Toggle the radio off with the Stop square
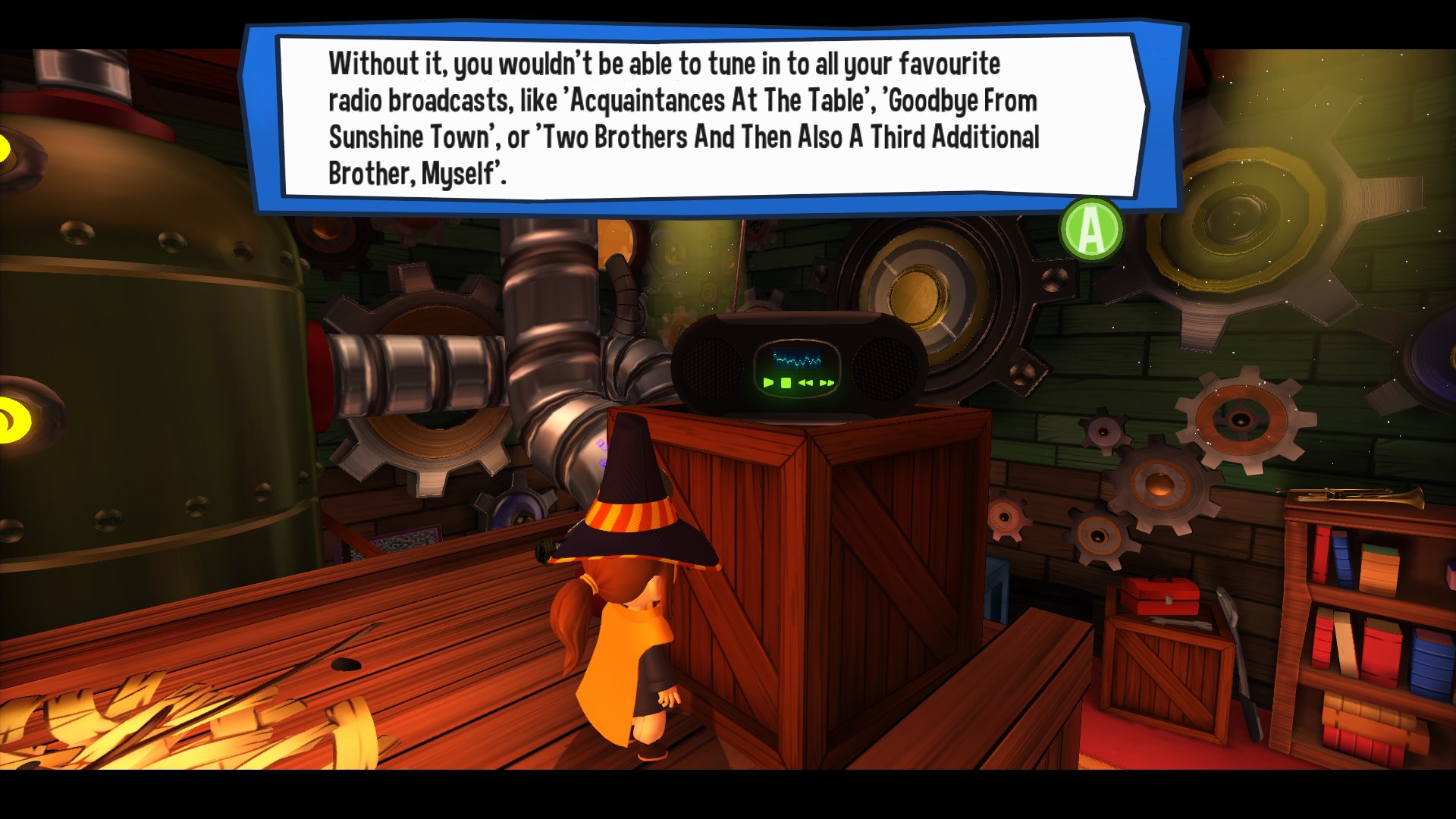This screenshot has height=819, width=1456. click(x=786, y=384)
